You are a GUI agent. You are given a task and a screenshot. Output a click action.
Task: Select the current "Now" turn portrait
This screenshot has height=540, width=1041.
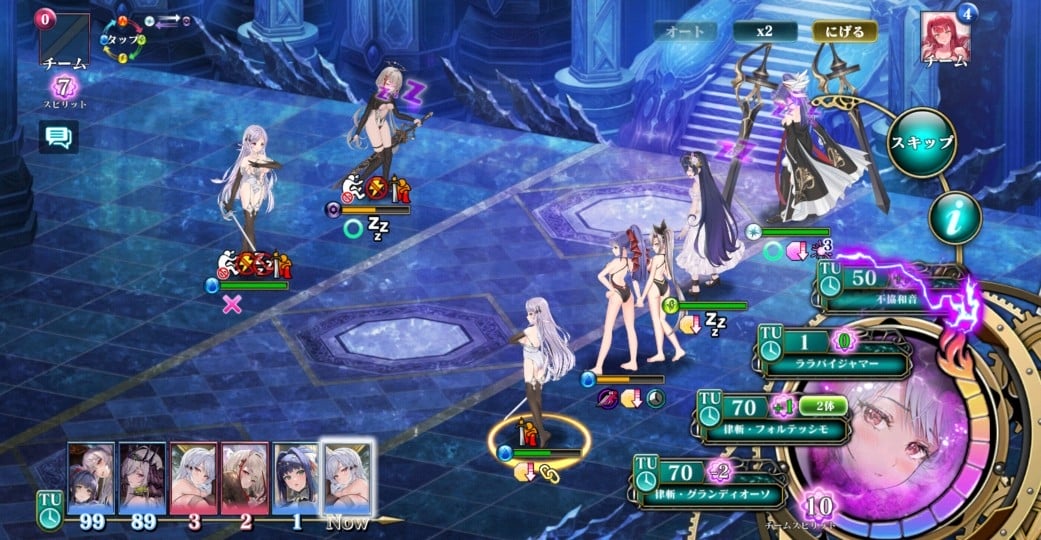click(x=347, y=476)
